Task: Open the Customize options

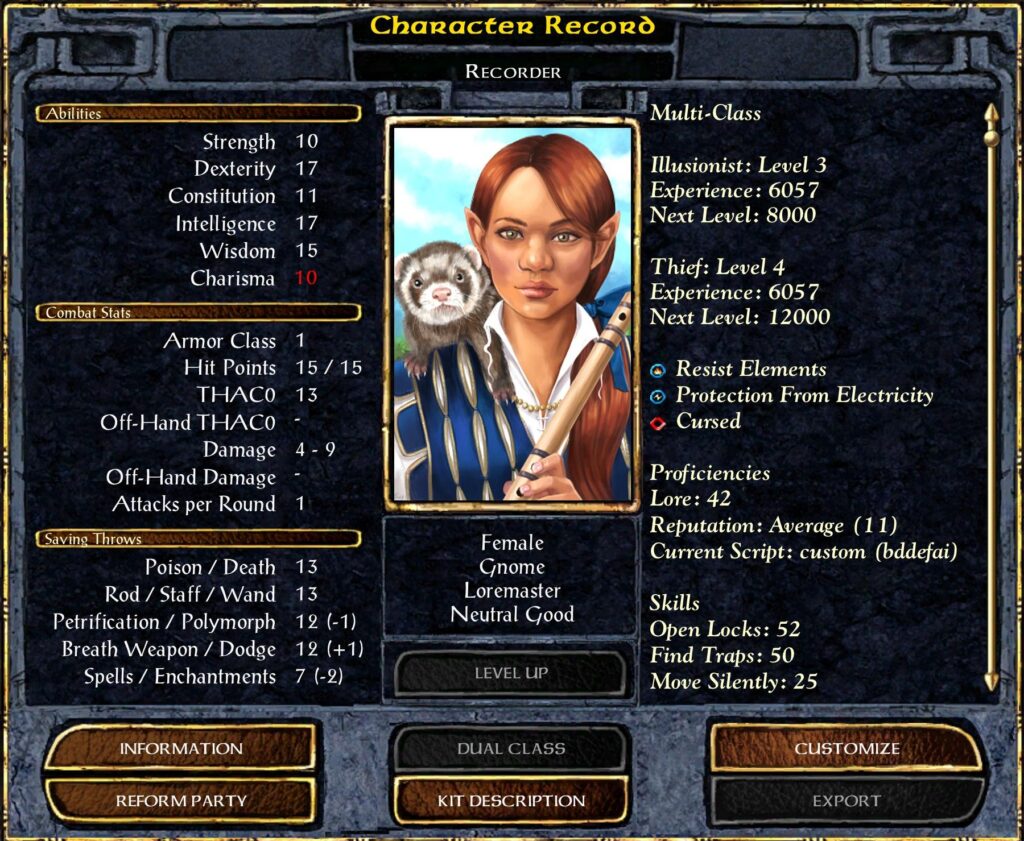Action: tap(846, 748)
